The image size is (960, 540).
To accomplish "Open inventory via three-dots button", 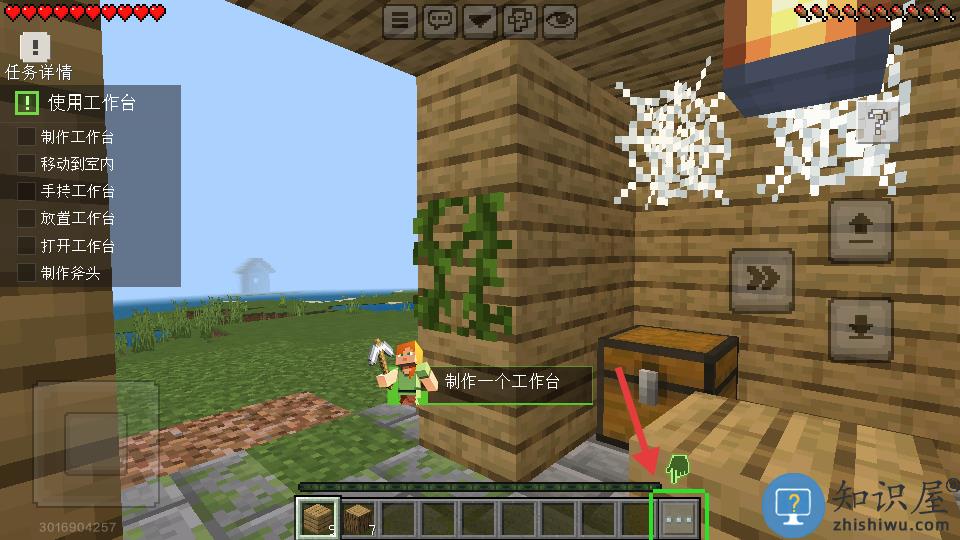I will click(679, 518).
